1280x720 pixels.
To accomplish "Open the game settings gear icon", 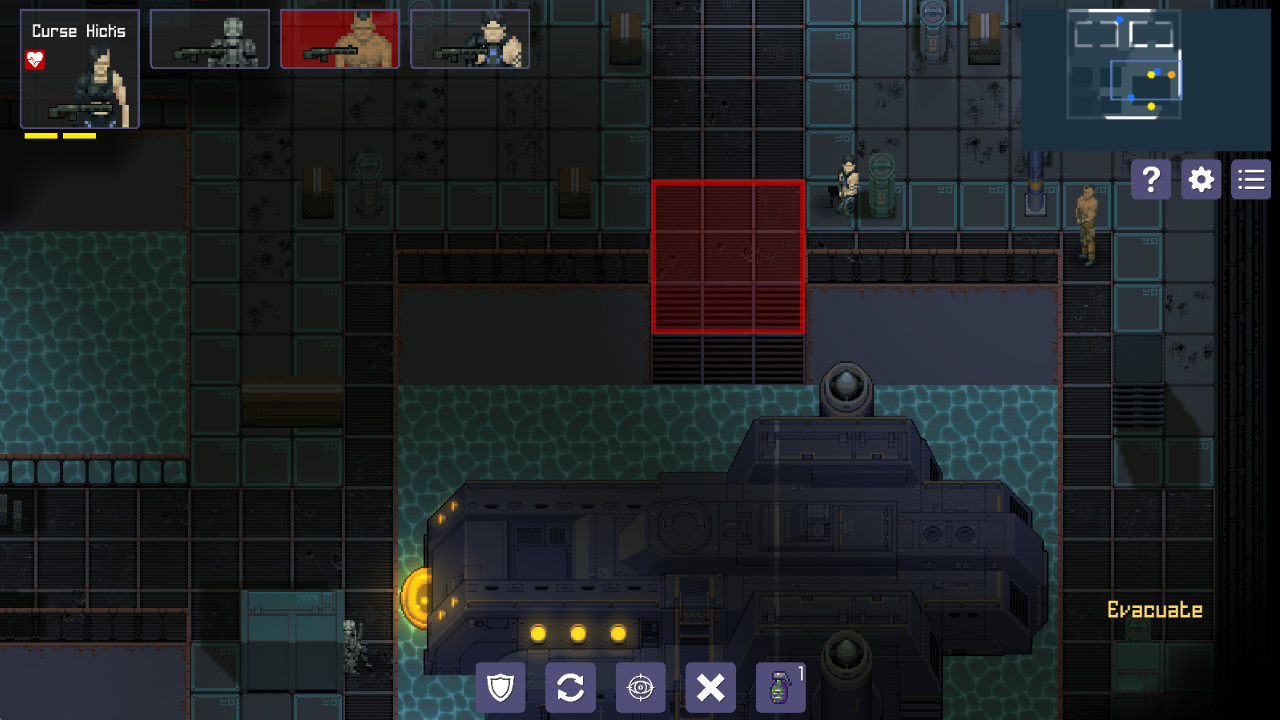I will click(x=1200, y=179).
